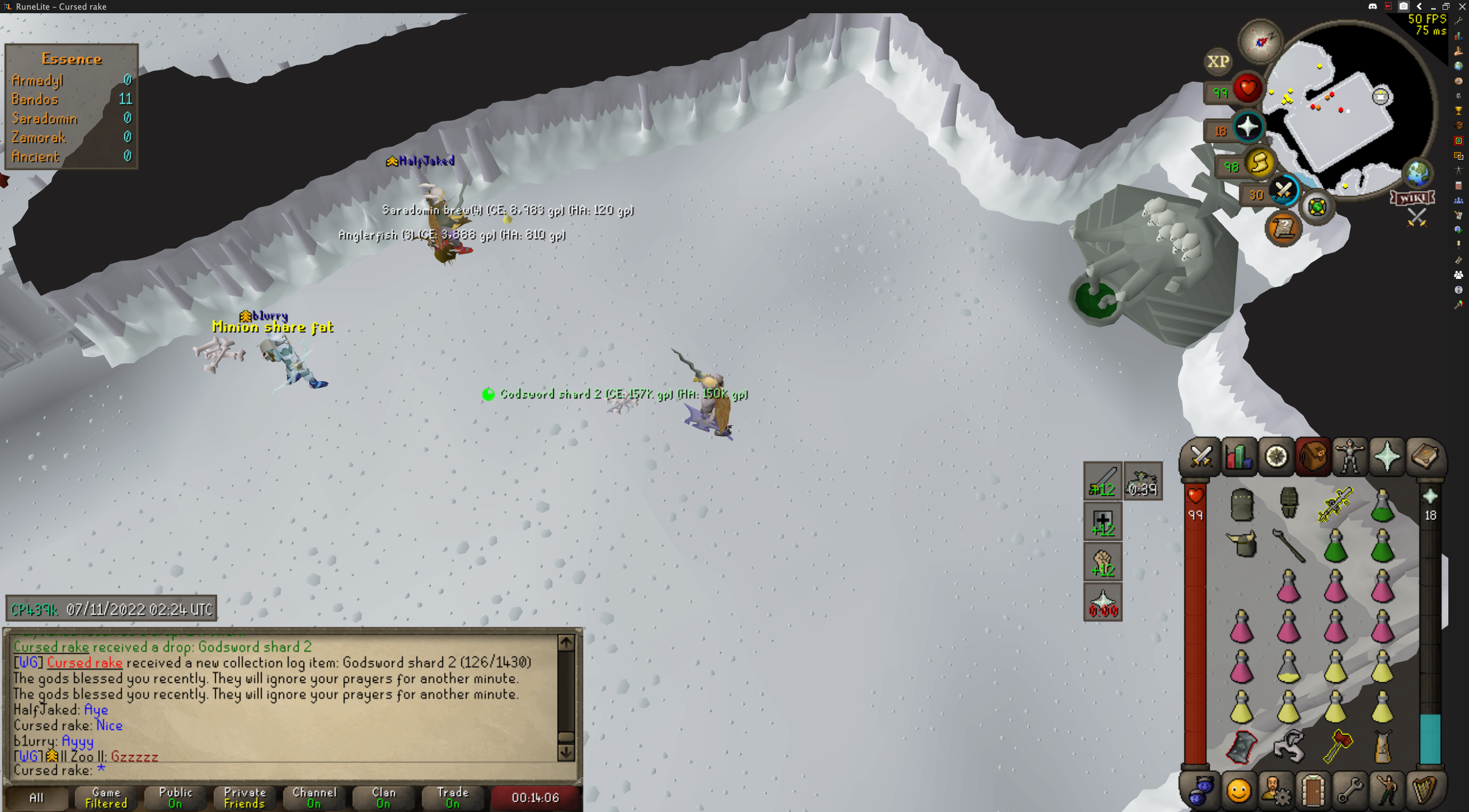Open the Combat Options tab
Image resolution: width=1469 pixels, height=812 pixels.
click(1200, 457)
